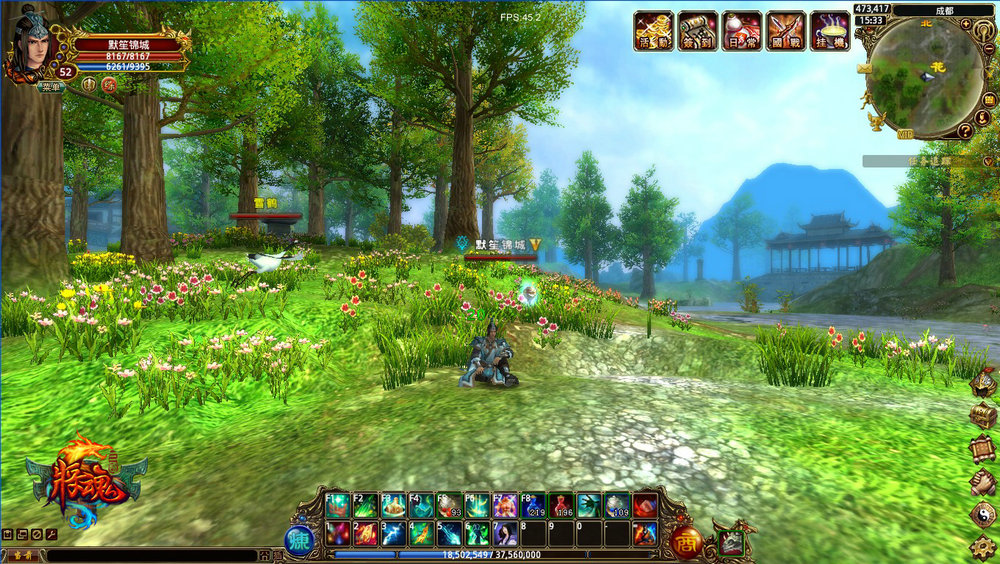Activate the 挂機 auto-play icon
The height and width of the screenshot is (564, 1000).
(x=830, y=30)
